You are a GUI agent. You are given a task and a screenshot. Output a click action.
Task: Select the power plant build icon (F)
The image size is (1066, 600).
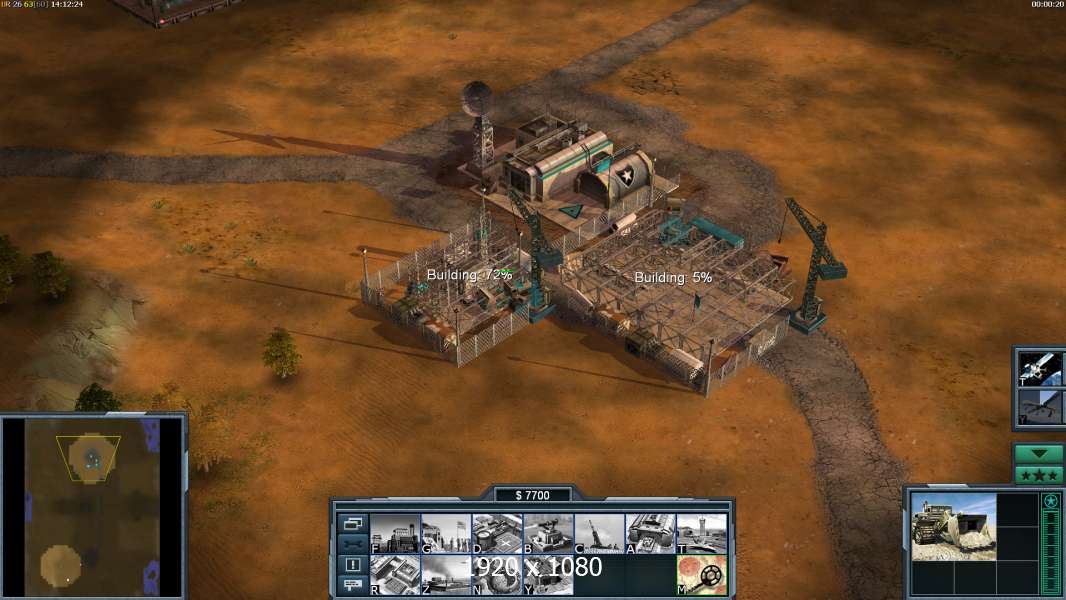click(x=395, y=533)
